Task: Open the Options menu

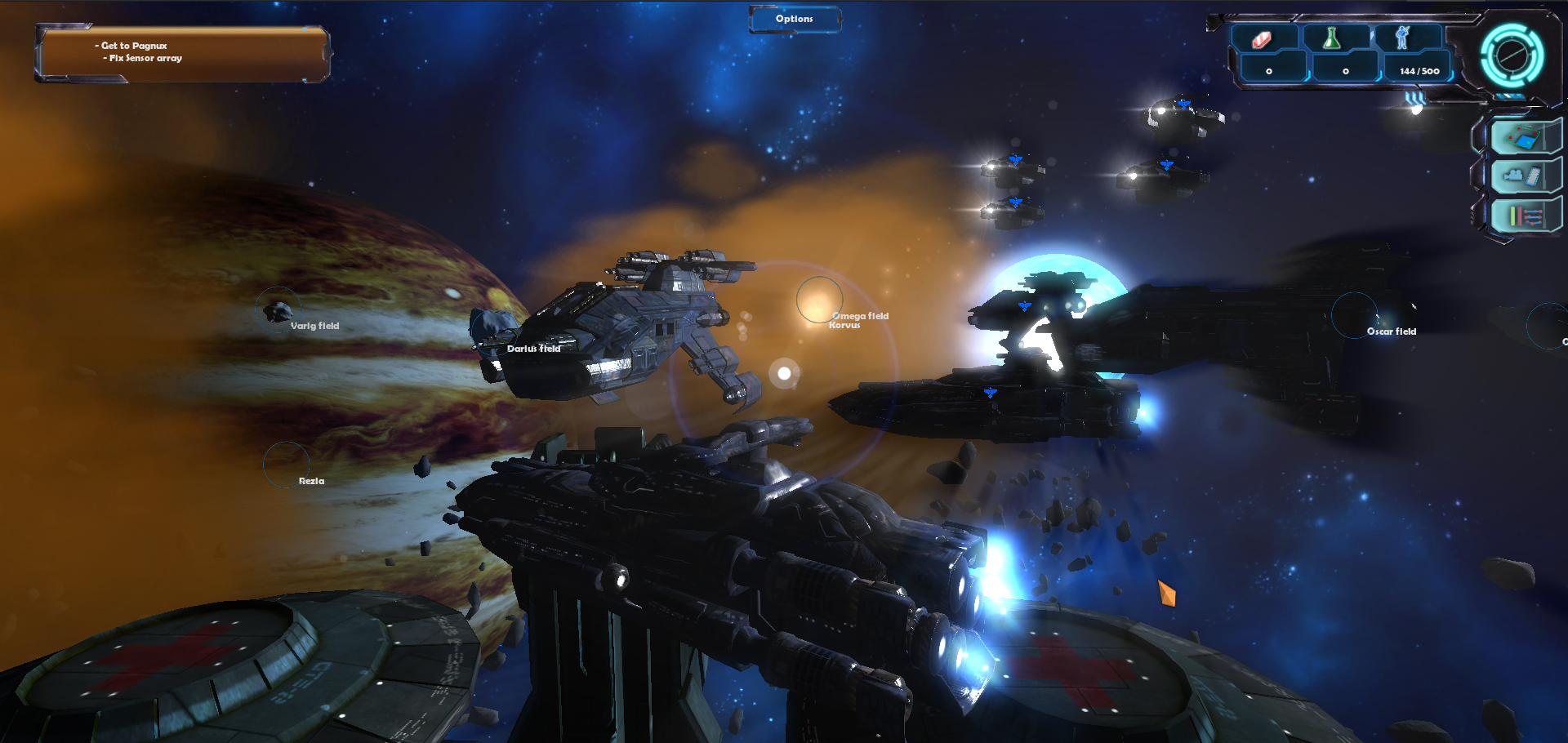Action: pyautogui.click(x=794, y=19)
